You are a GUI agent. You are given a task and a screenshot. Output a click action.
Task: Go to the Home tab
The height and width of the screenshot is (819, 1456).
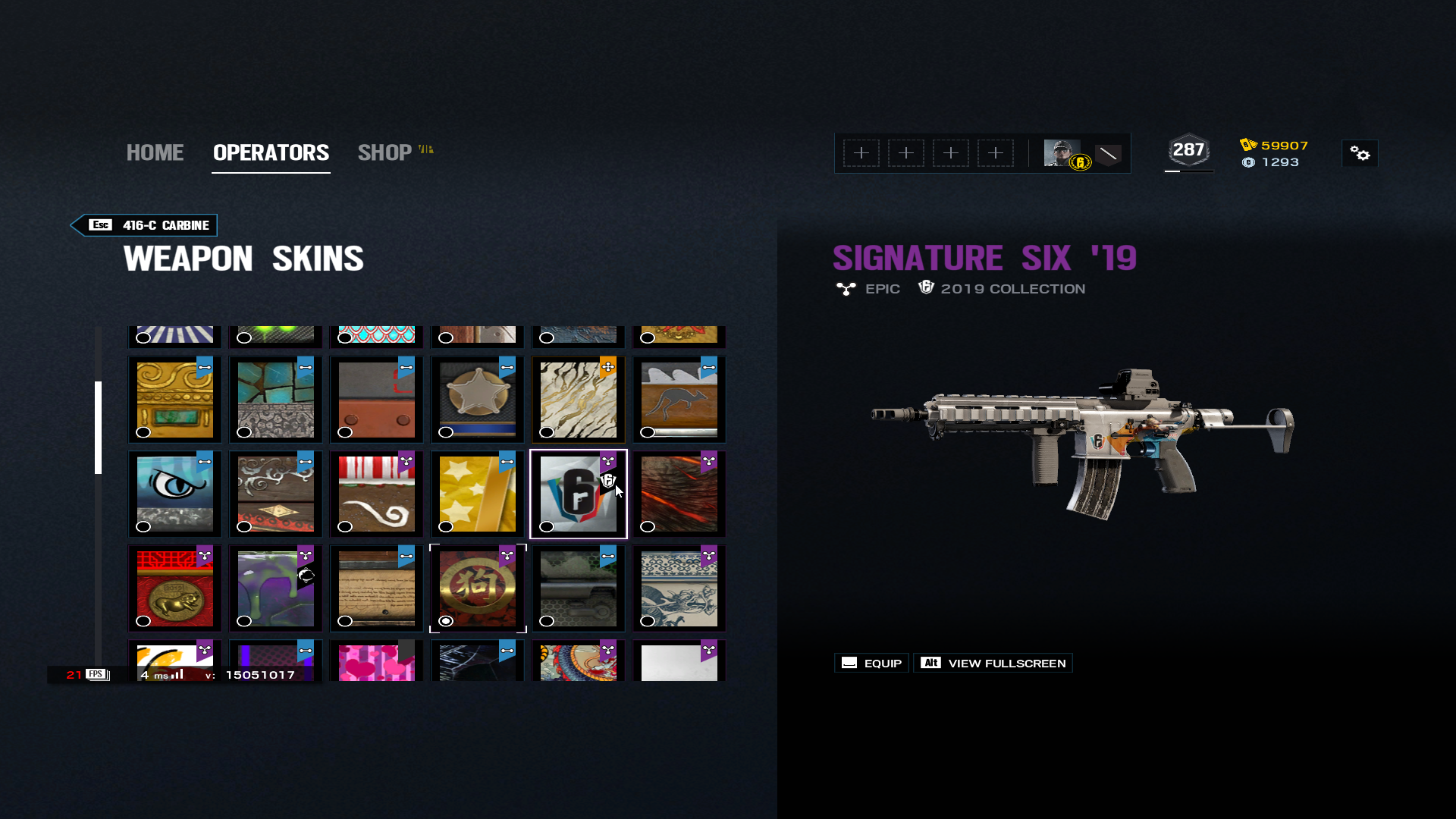click(155, 152)
